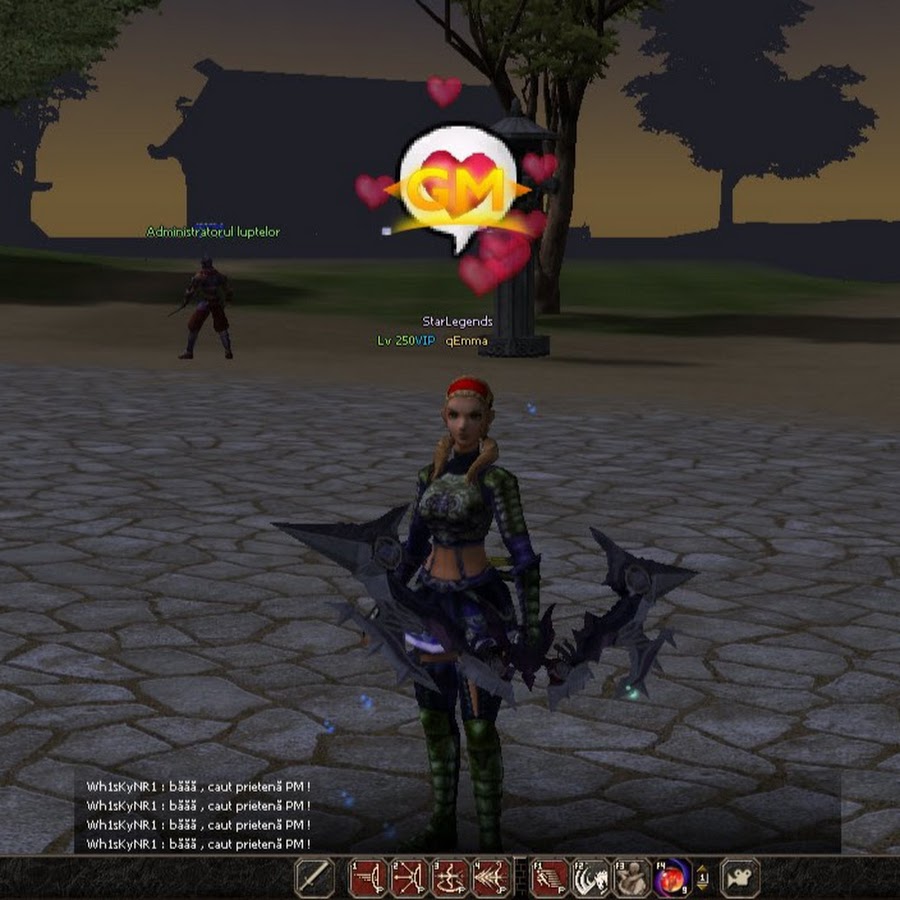Activate the F1 arrow volley skill

pos(549,877)
